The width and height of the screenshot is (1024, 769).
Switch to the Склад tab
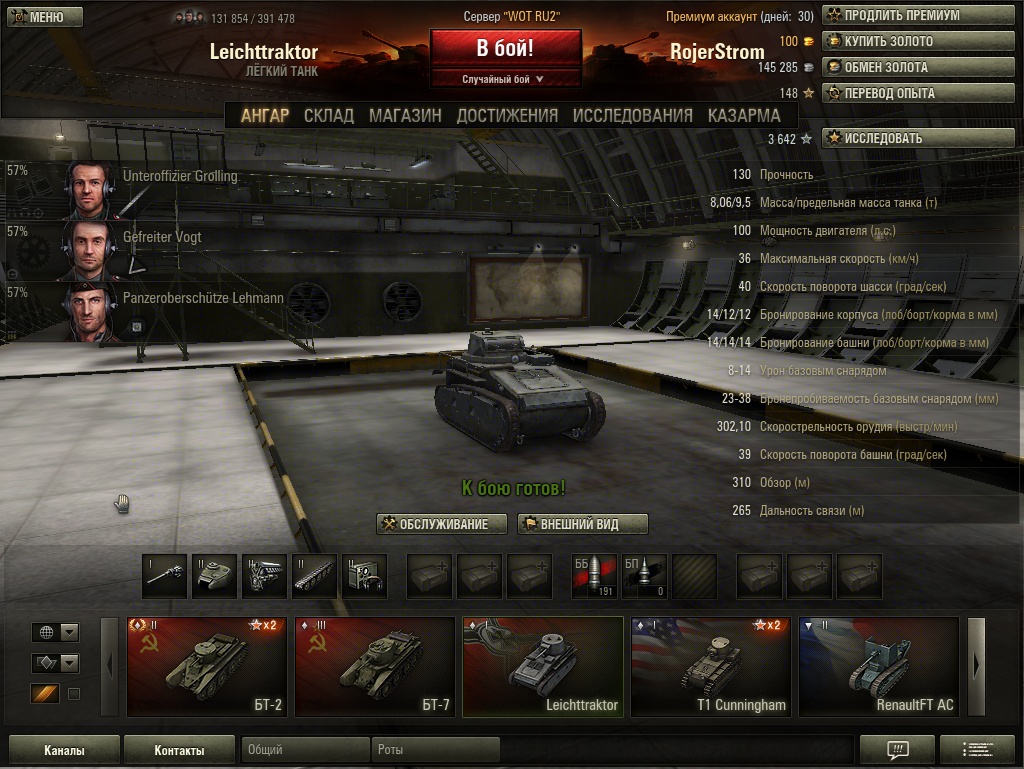pyautogui.click(x=329, y=115)
